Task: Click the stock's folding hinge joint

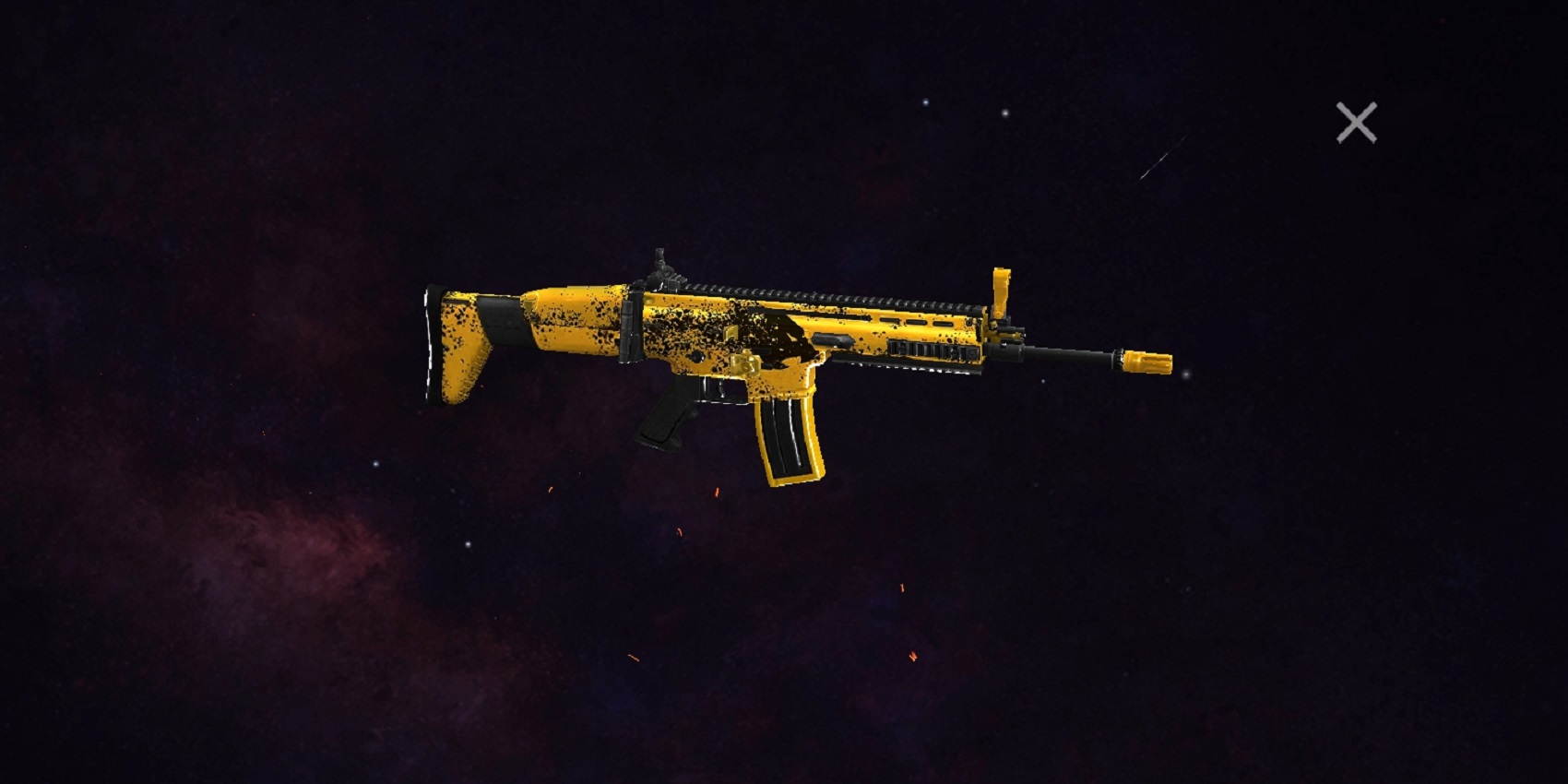Action: tap(632, 332)
